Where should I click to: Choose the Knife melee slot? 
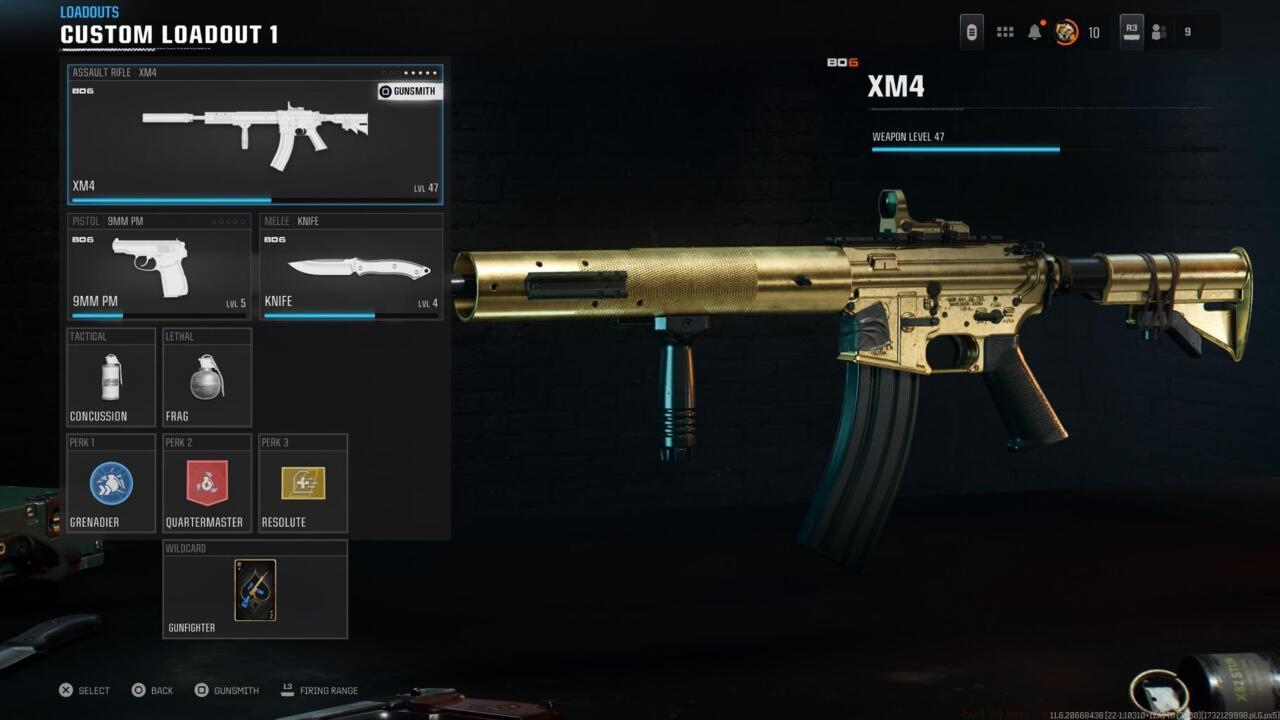pyautogui.click(x=351, y=268)
